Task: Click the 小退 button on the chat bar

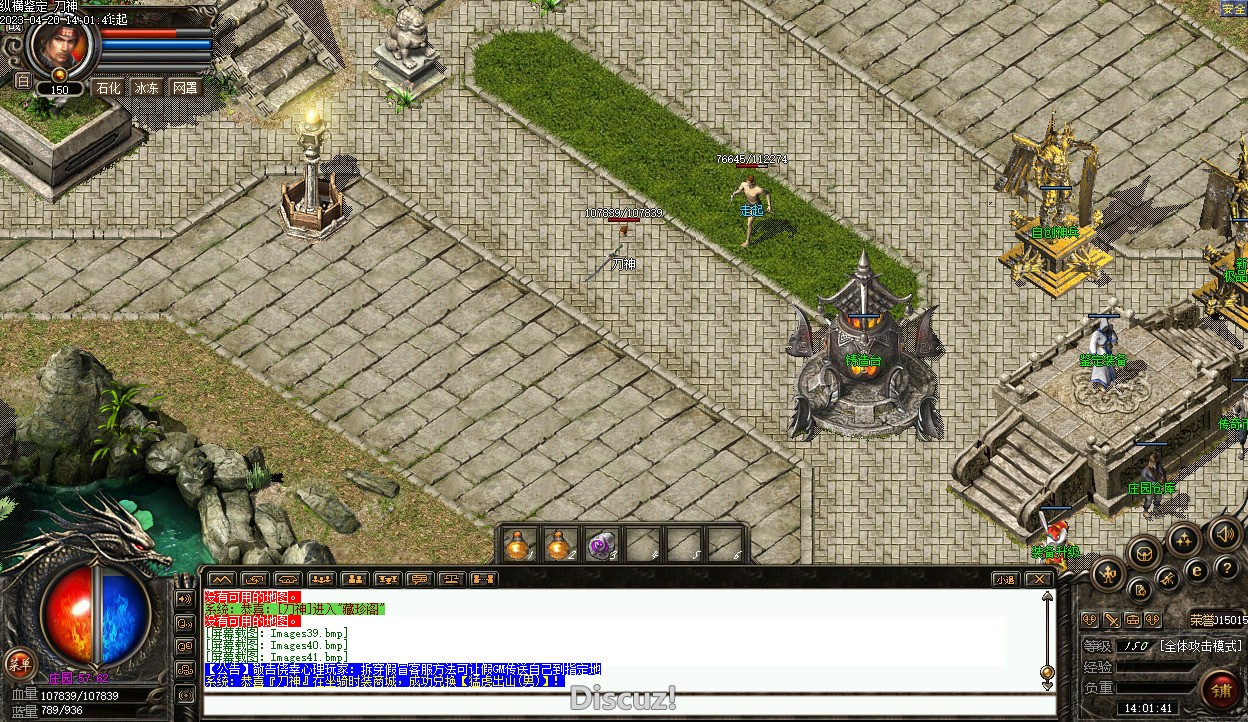Action: 1005,579
